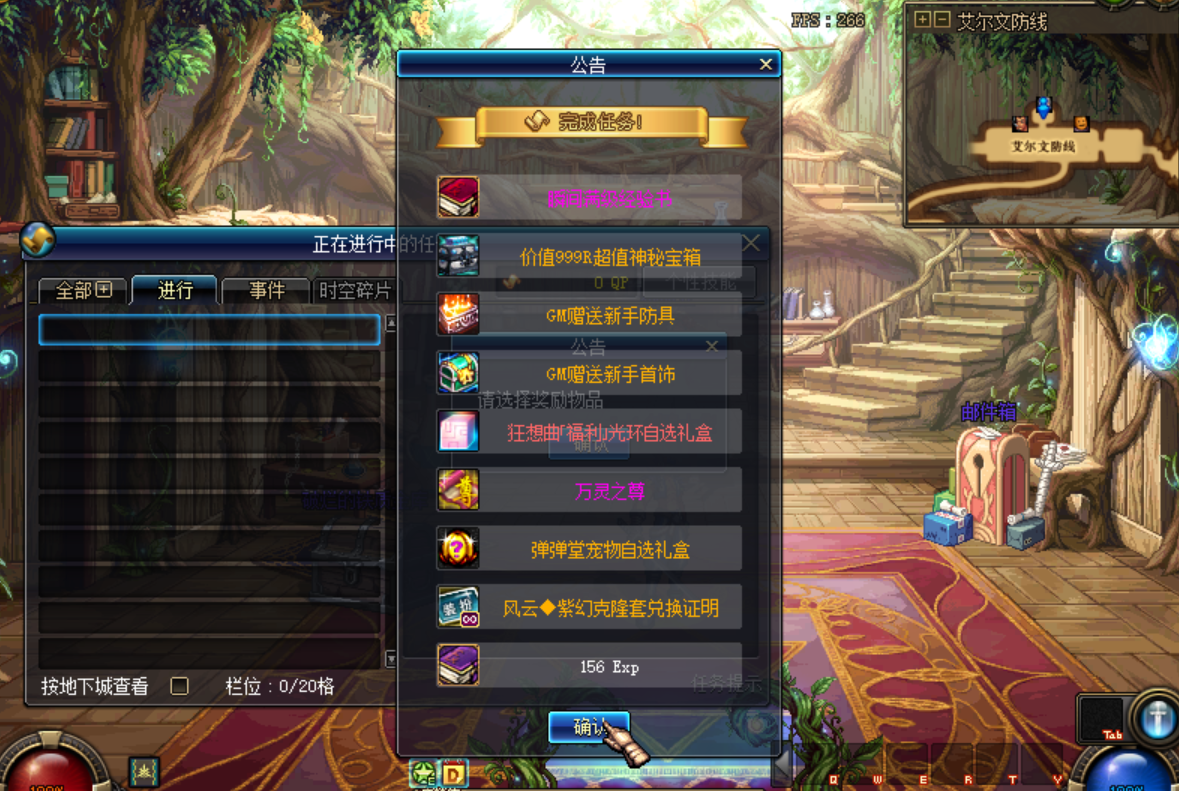Open the orange D icon on the bottom bar
Viewport: 1179px width, 791px height.
click(x=454, y=774)
